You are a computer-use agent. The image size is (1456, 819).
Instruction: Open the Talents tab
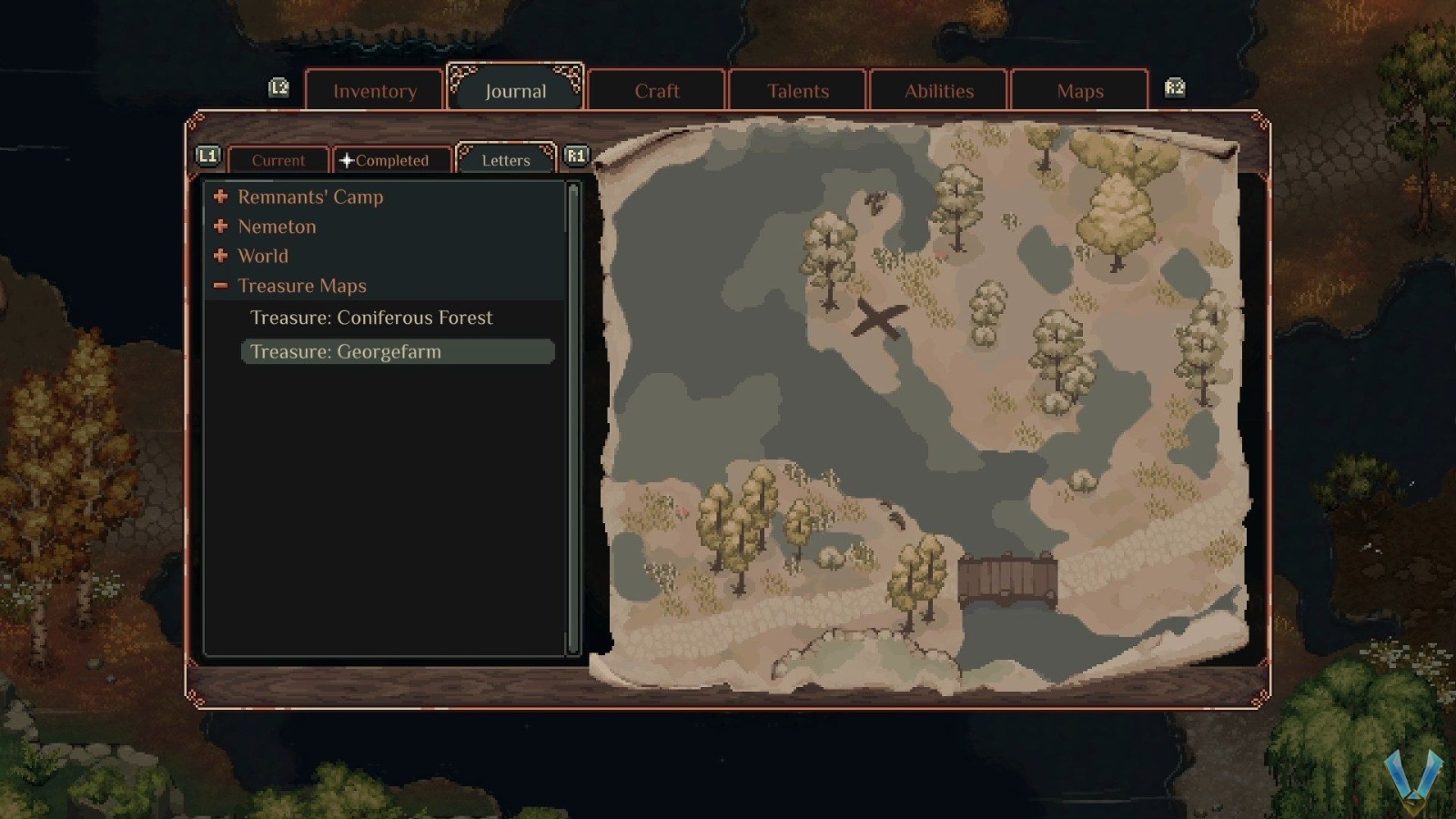coord(797,91)
